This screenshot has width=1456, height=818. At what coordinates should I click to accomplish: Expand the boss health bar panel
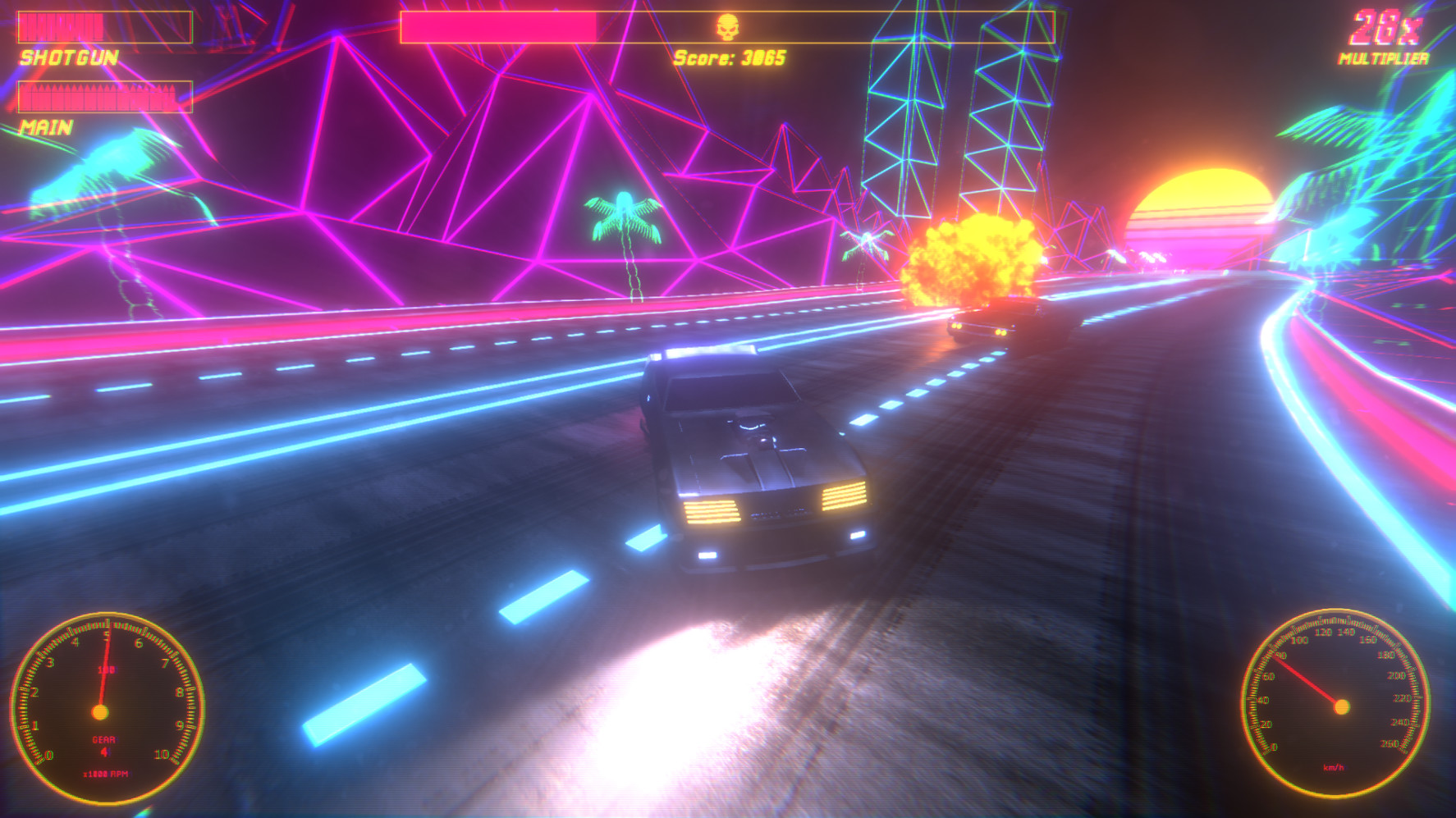(726, 27)
